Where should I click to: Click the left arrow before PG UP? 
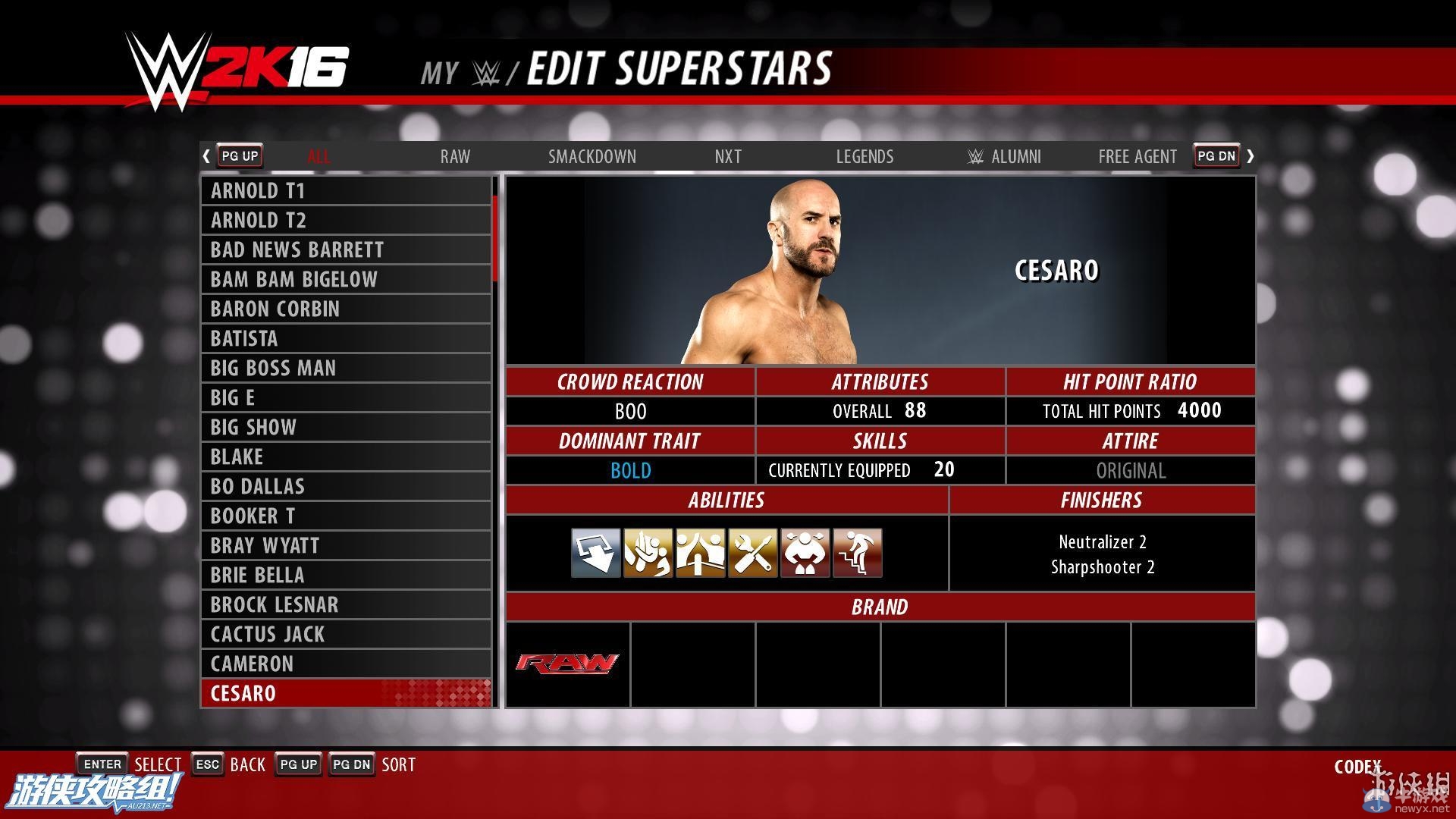click(x=206, y=155)
